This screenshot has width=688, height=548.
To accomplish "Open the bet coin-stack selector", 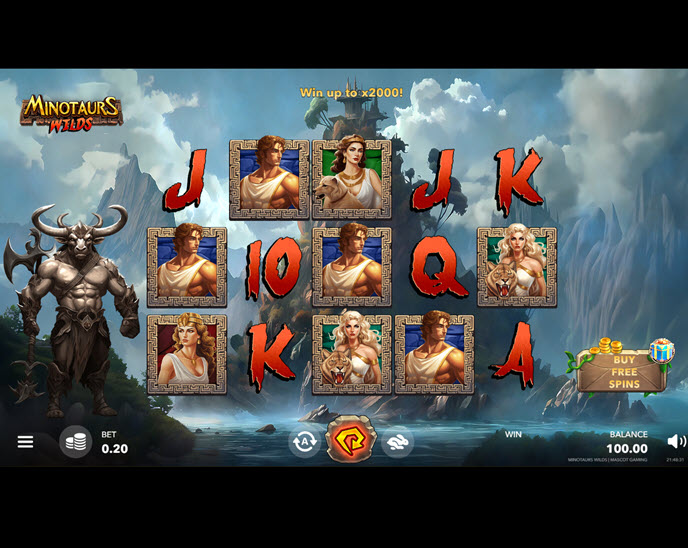I will point(75,441).
